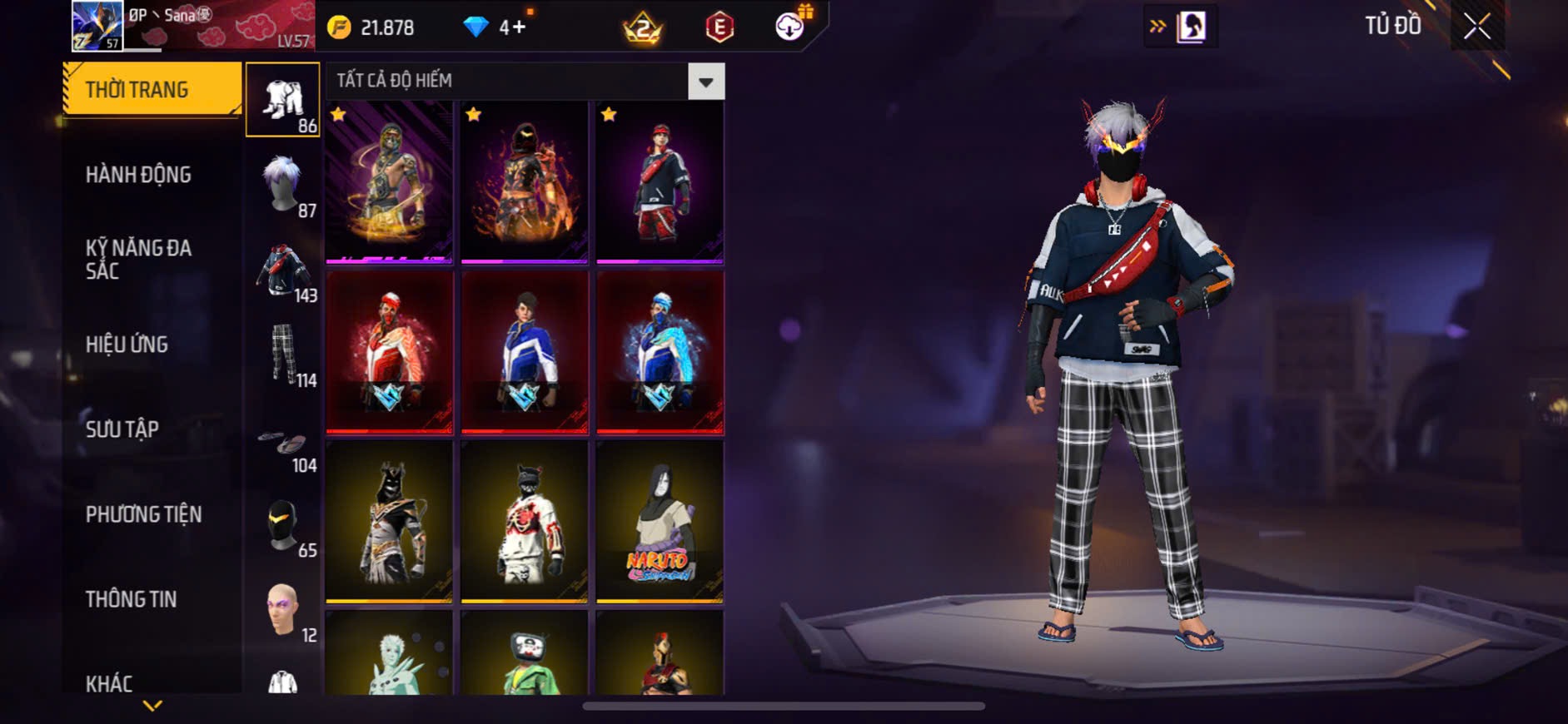Select the jacket tops category icon

pos(283,270)
